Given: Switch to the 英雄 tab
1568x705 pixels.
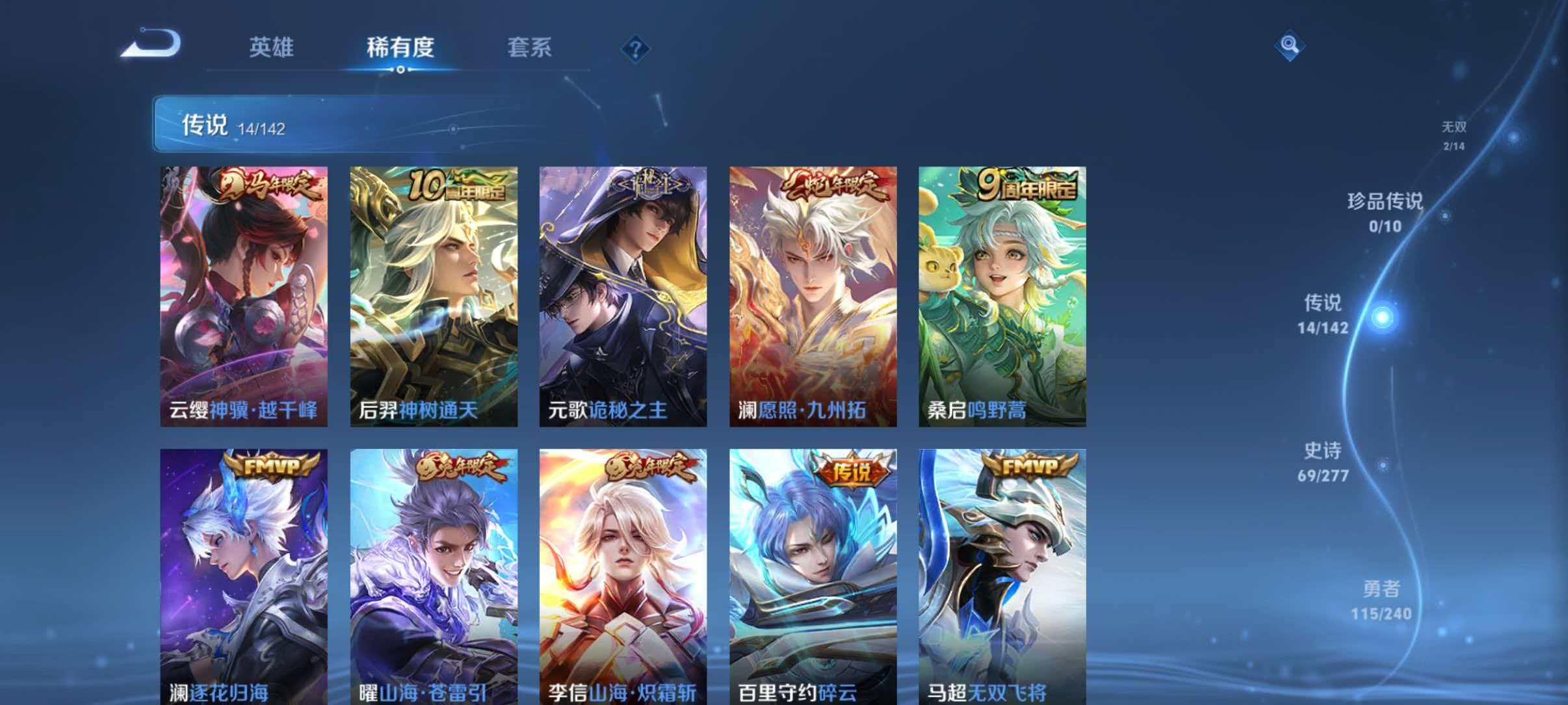Looking at the screenshot, I should pos(271,48).
